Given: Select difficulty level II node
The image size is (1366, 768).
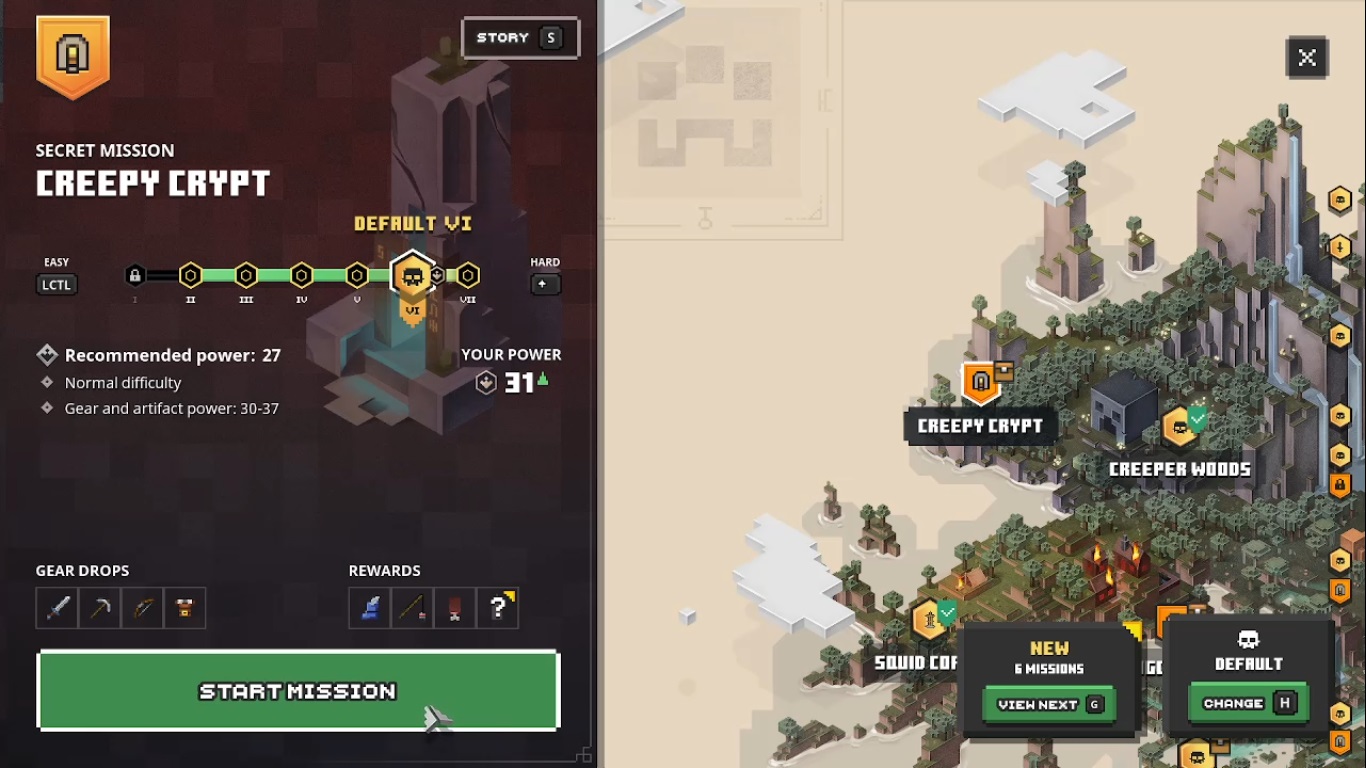Looking at the screenshot, I should pyautogui.click(x=191, y=275).
